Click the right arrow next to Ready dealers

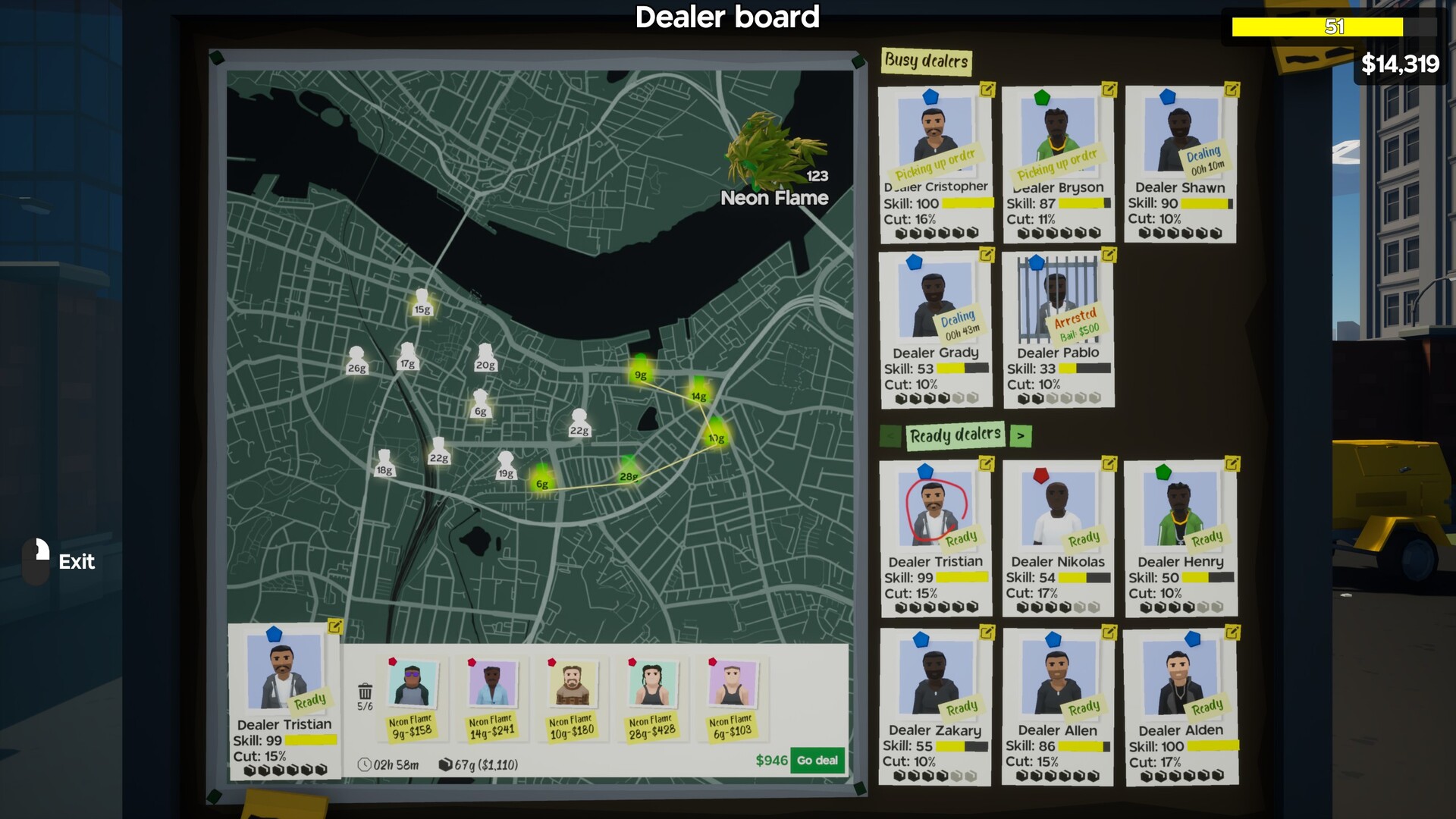(x=1021, y=436)
